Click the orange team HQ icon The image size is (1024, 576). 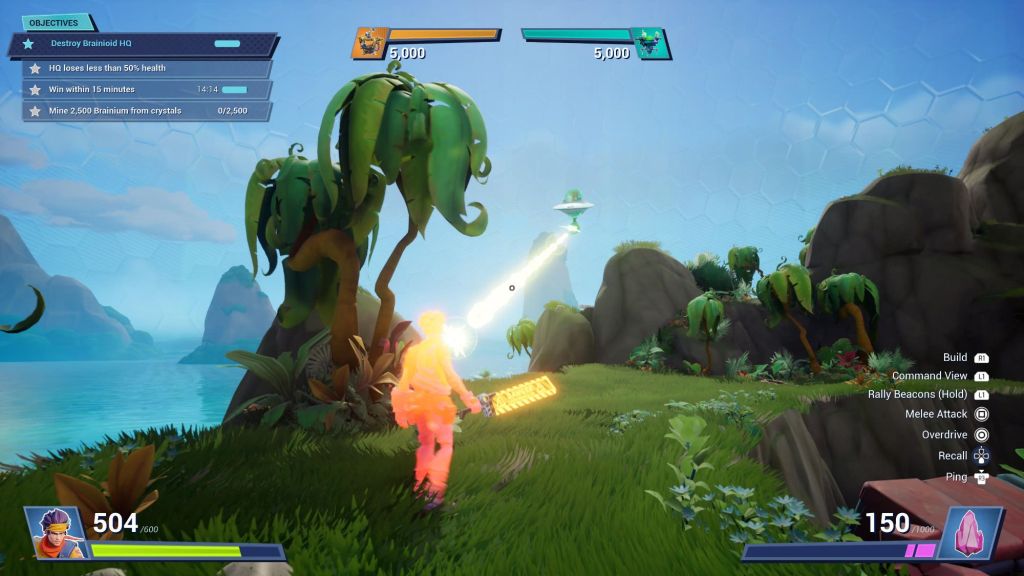click(x=370, y=43)
